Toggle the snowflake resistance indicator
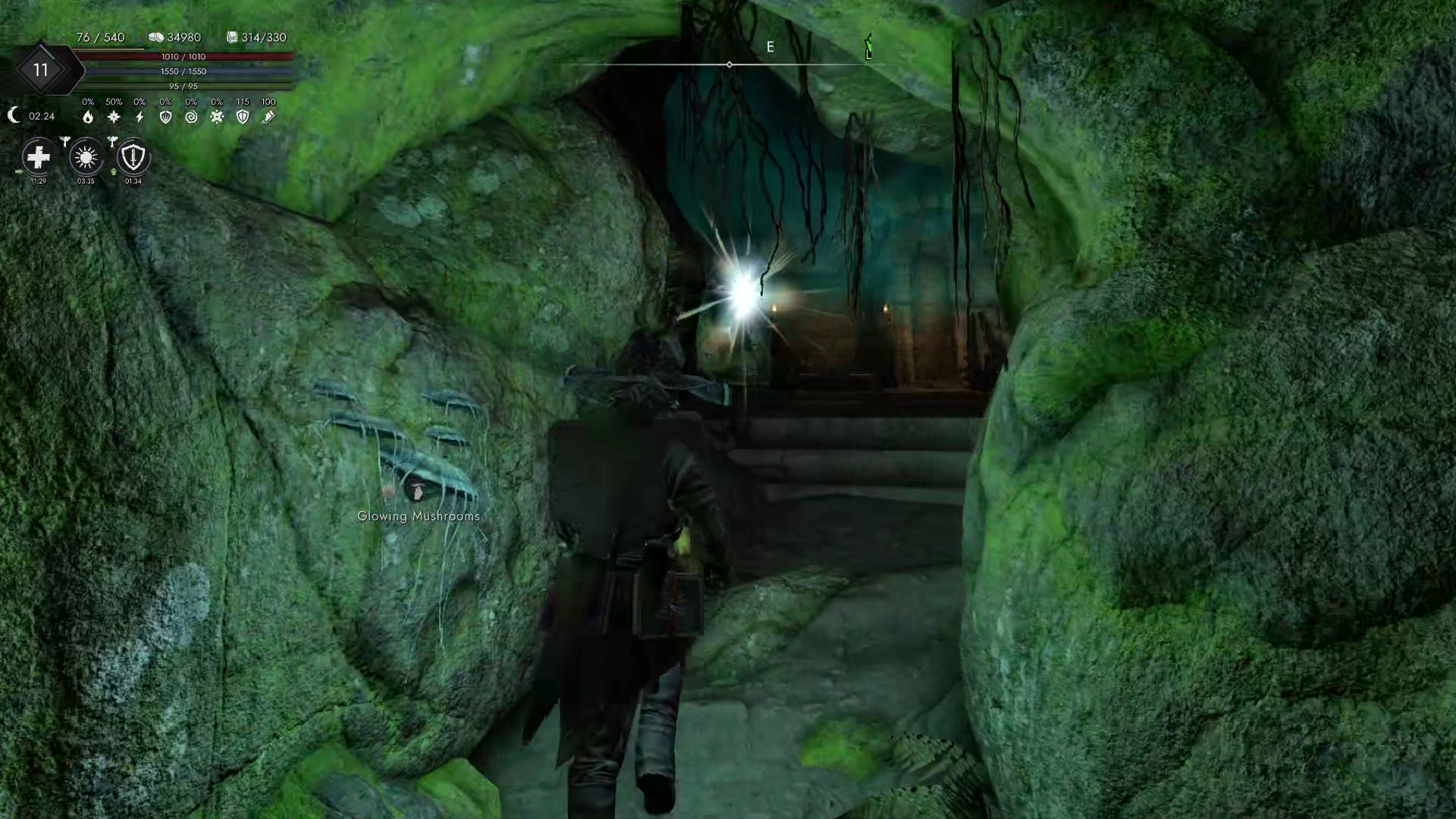 tap(218, 117)
